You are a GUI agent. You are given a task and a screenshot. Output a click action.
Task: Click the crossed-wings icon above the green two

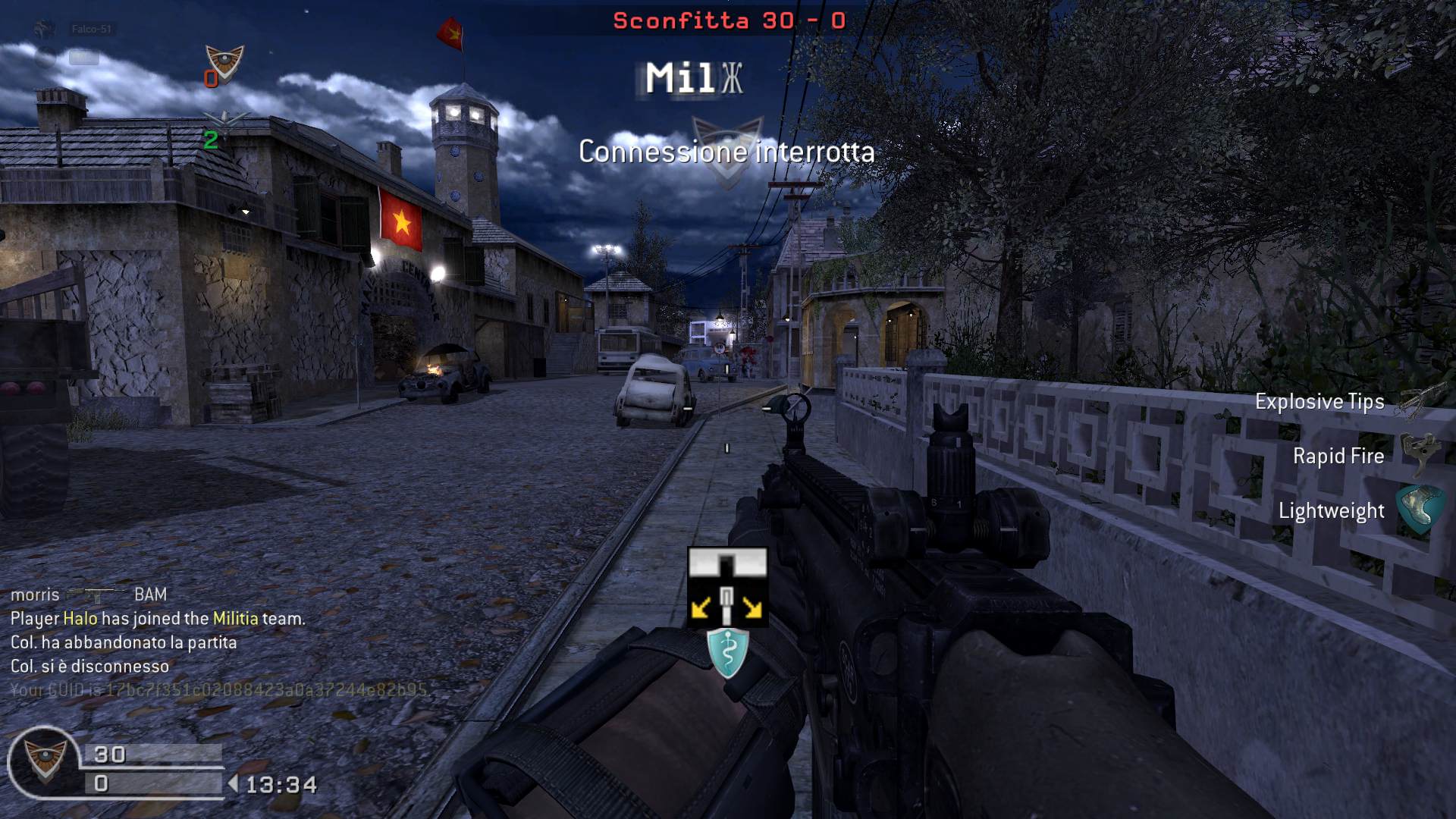(224, 121)
